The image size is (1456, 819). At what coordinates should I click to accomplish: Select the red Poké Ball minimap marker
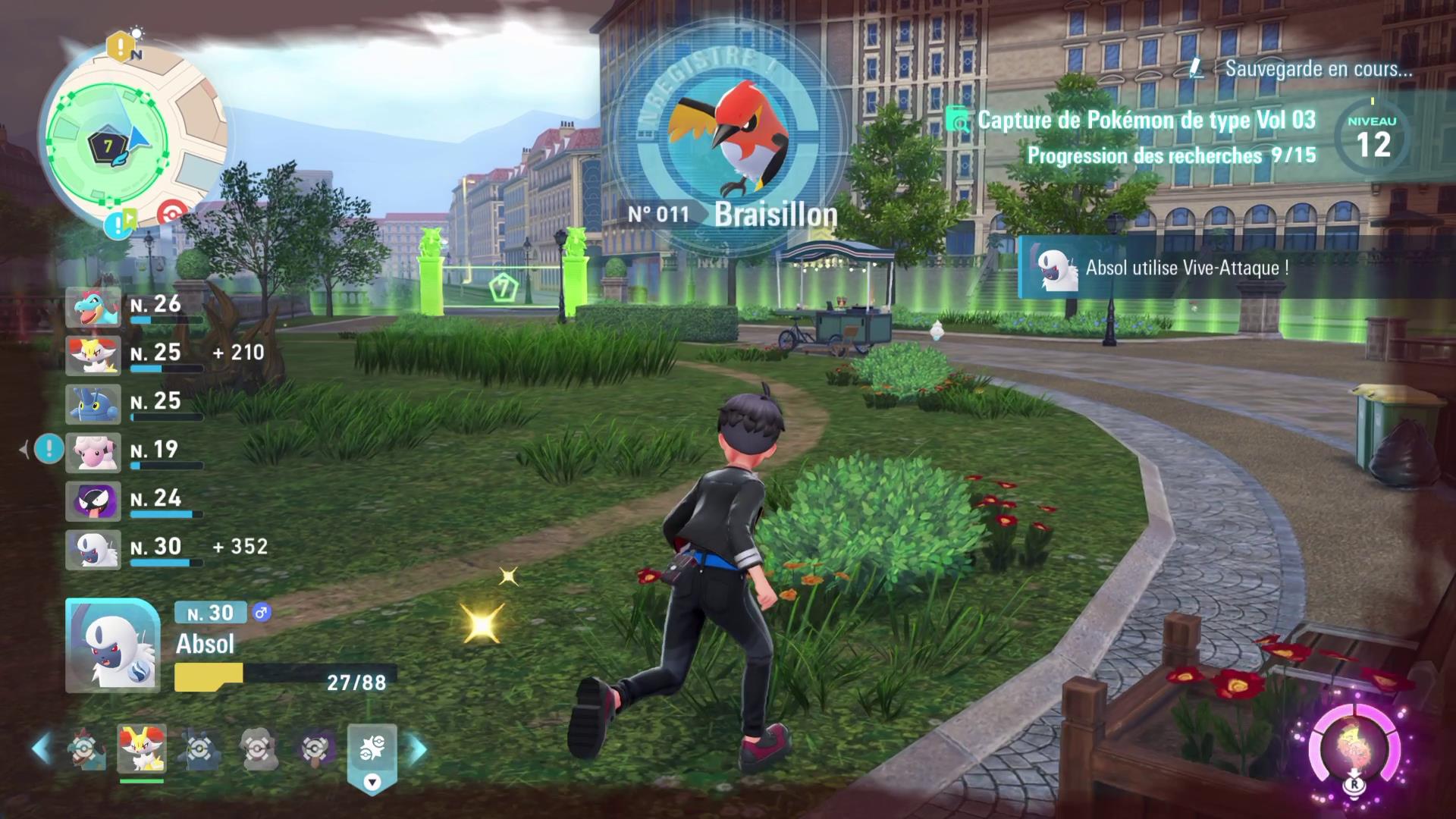point(173,213)
